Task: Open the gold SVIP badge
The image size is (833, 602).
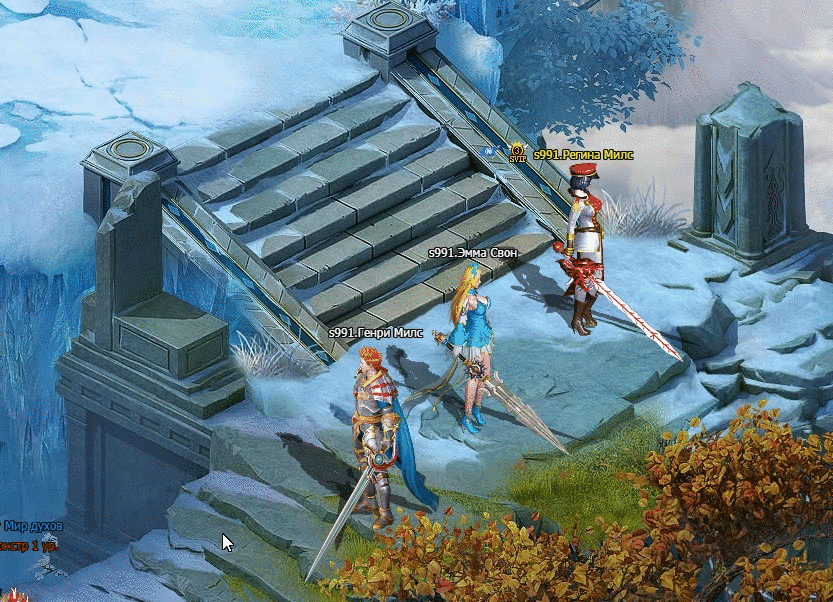Action: coord(517,153)
